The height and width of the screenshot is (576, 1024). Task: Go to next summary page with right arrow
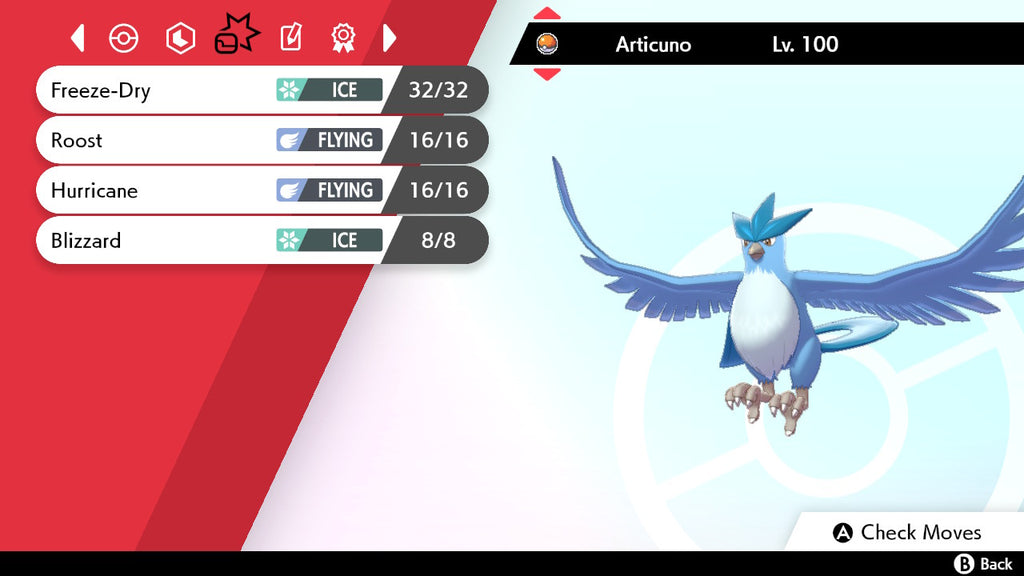click(390, 38)
